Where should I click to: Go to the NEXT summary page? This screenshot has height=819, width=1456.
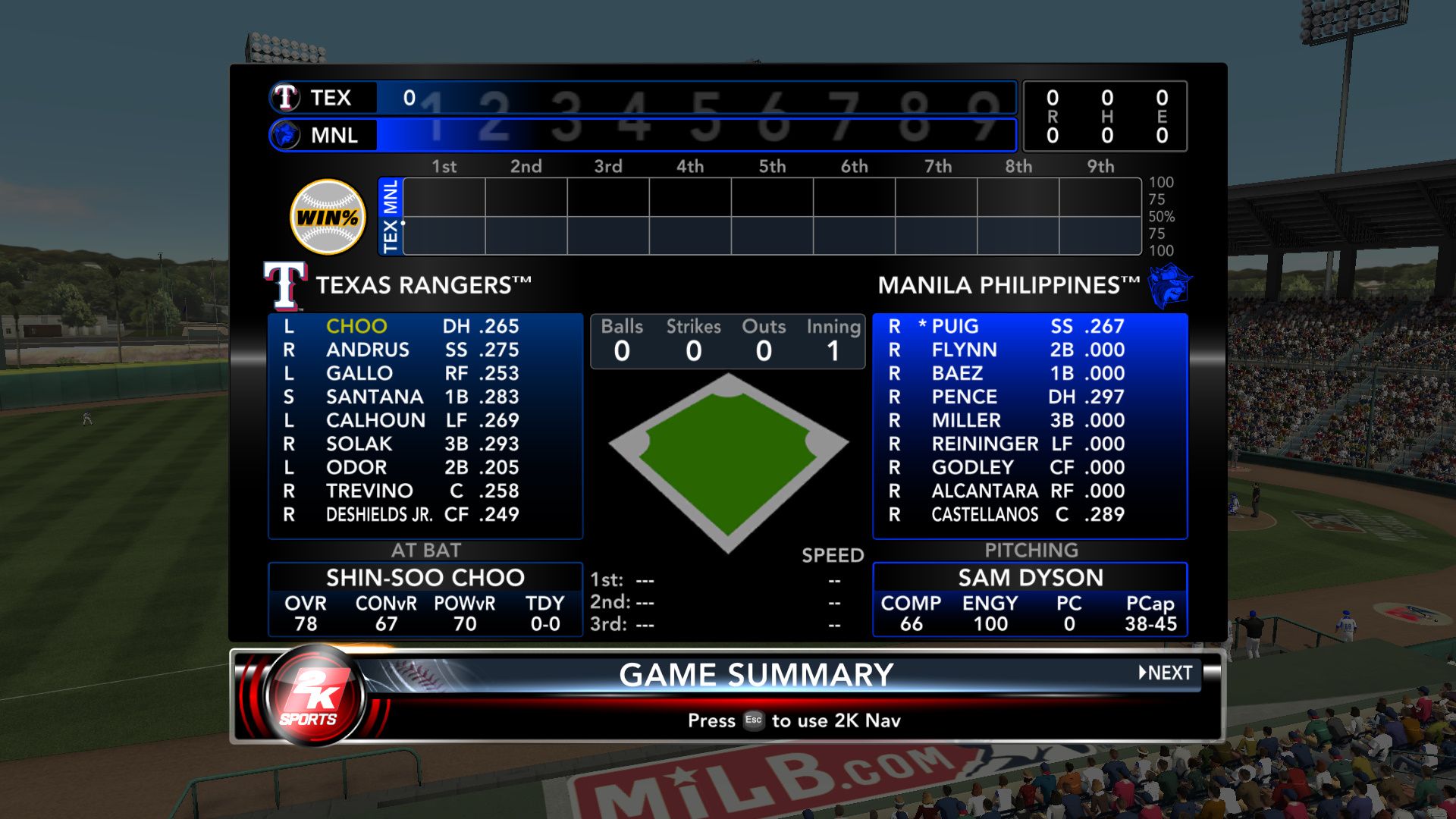pyautogui.click(x=1166, y=673)
